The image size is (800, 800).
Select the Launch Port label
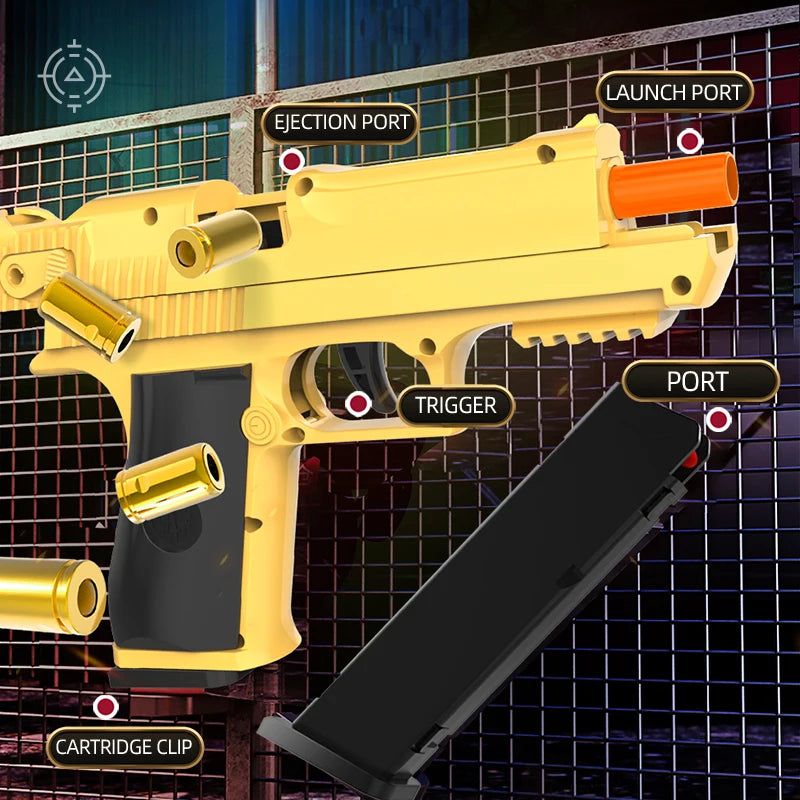tap(674, 93)
